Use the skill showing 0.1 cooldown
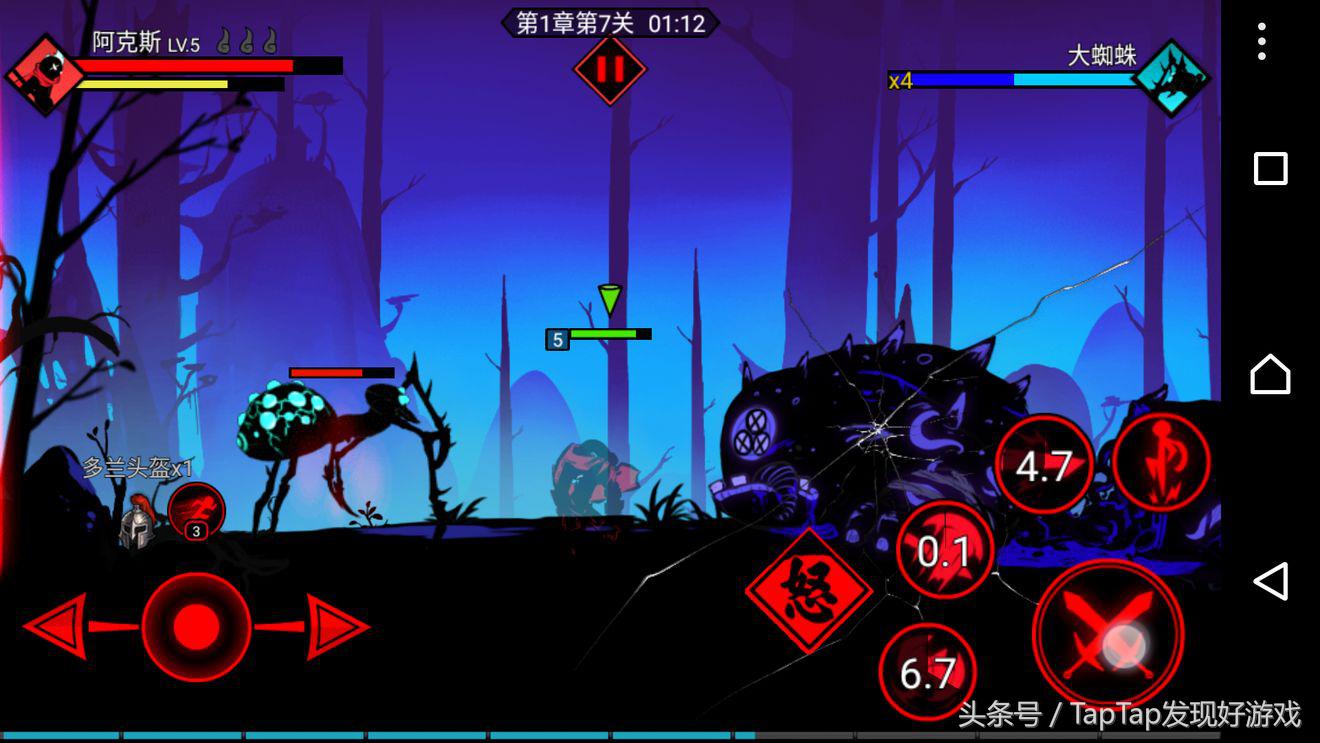 pyautogui.click(x=944, y=550)
